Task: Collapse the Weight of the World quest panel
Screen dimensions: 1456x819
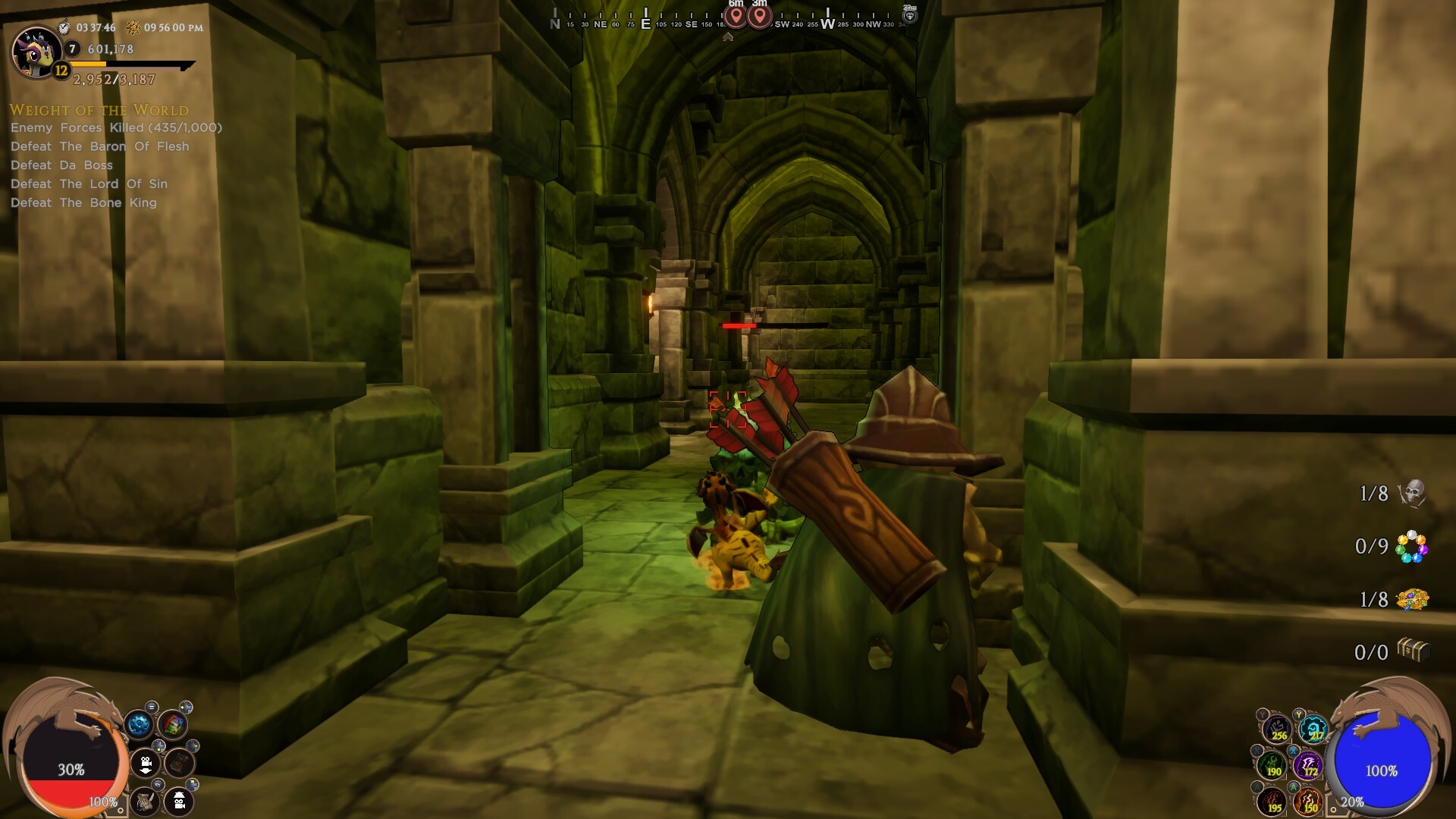Action: (x=99, y=110)
